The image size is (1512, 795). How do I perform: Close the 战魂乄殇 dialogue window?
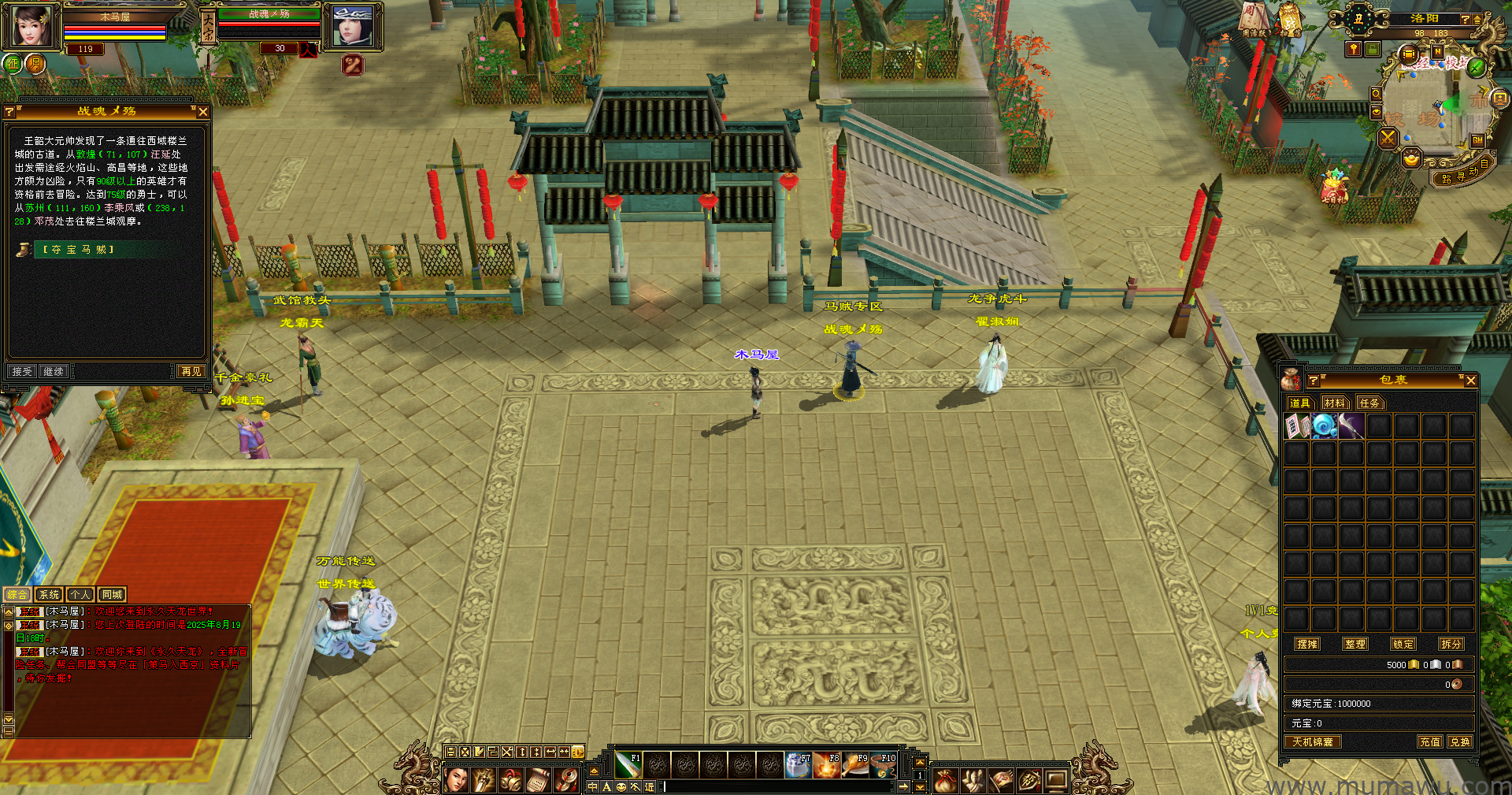202,112
